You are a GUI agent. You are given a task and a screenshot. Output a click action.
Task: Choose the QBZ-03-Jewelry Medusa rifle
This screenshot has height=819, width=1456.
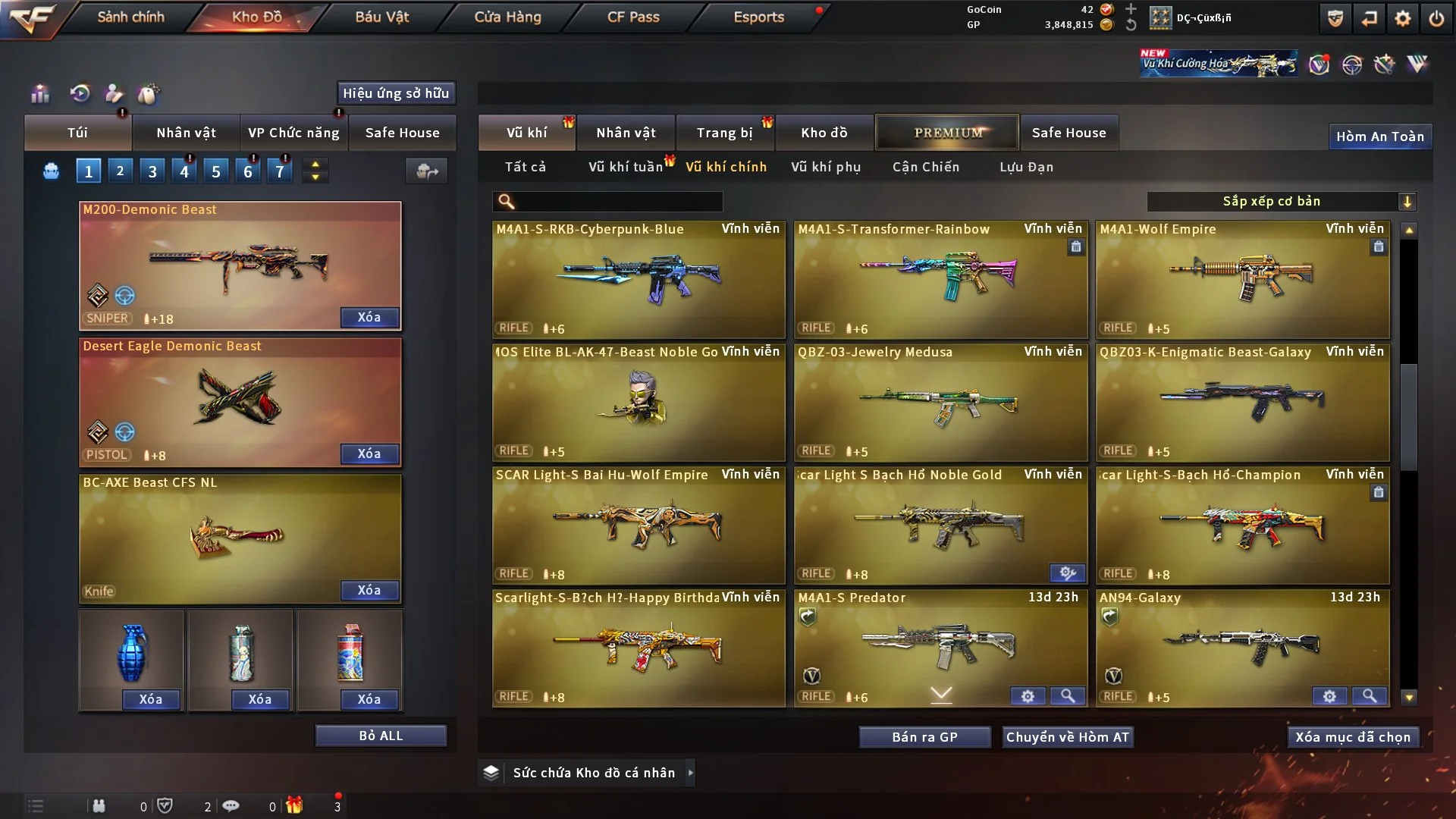(x=940, y=402)
